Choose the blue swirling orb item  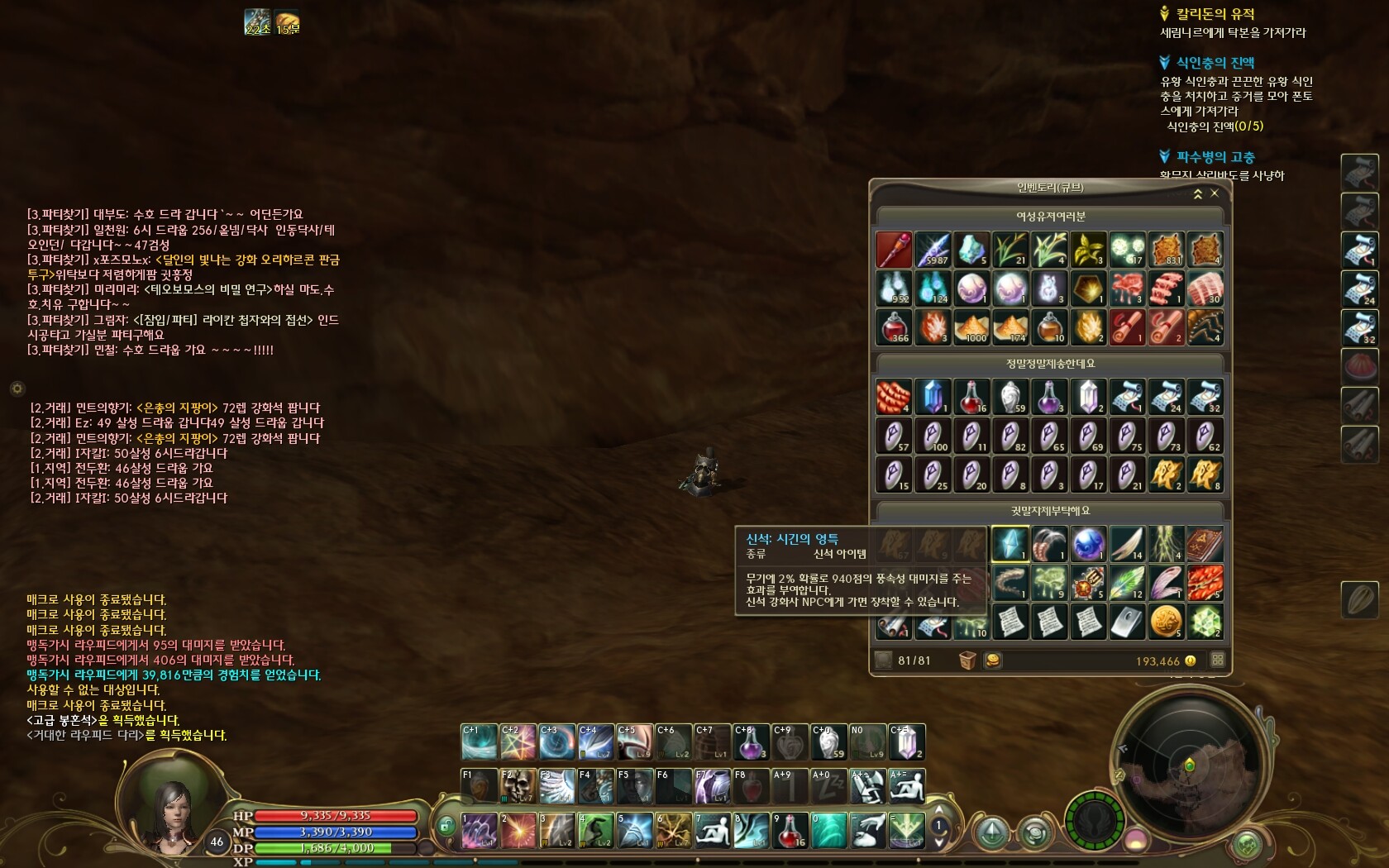(x=1088, y=544)
